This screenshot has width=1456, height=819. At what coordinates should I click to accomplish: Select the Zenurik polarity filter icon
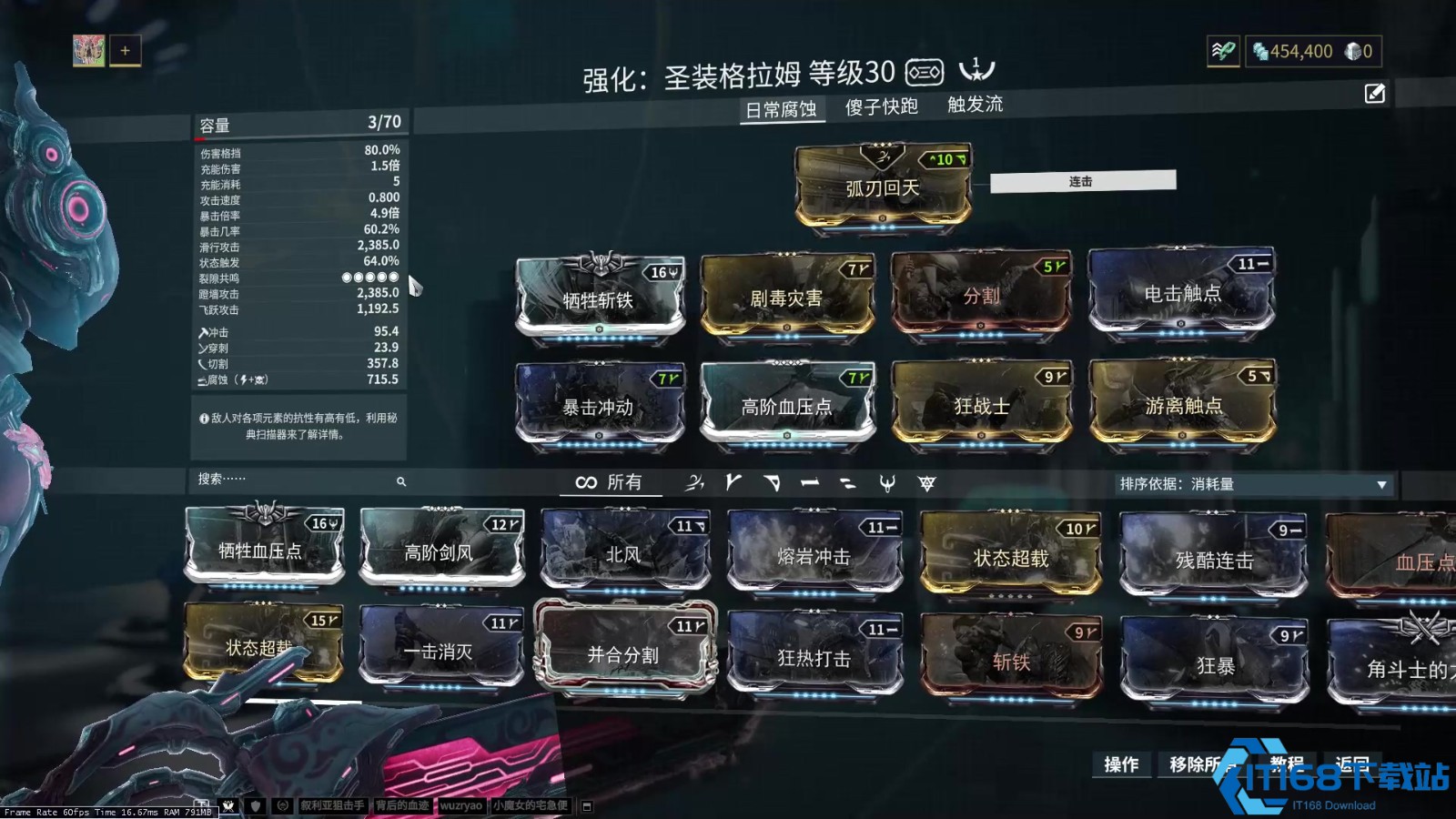(x=850, y=483)
